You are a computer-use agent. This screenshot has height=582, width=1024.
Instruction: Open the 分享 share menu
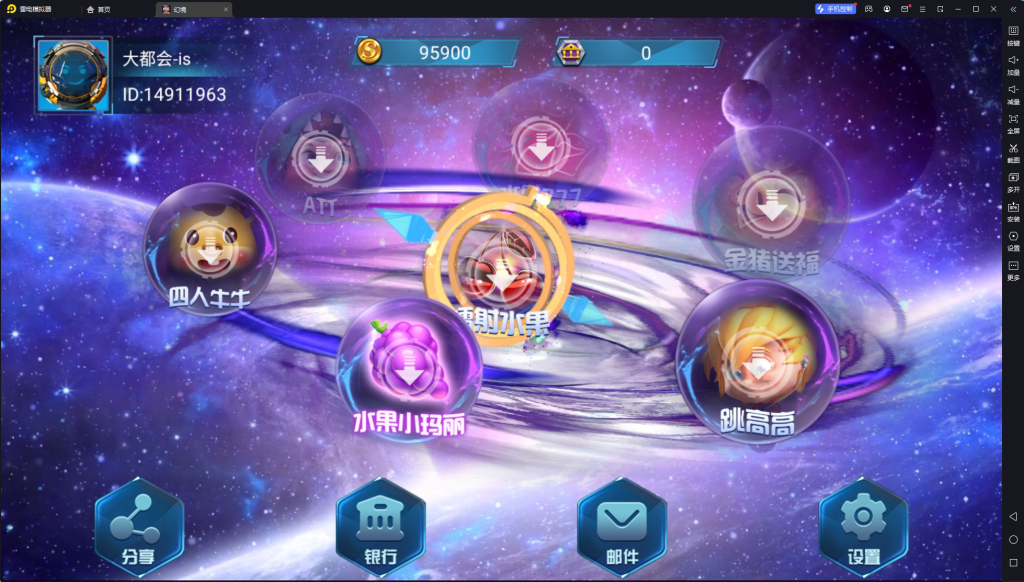point(139,525)
